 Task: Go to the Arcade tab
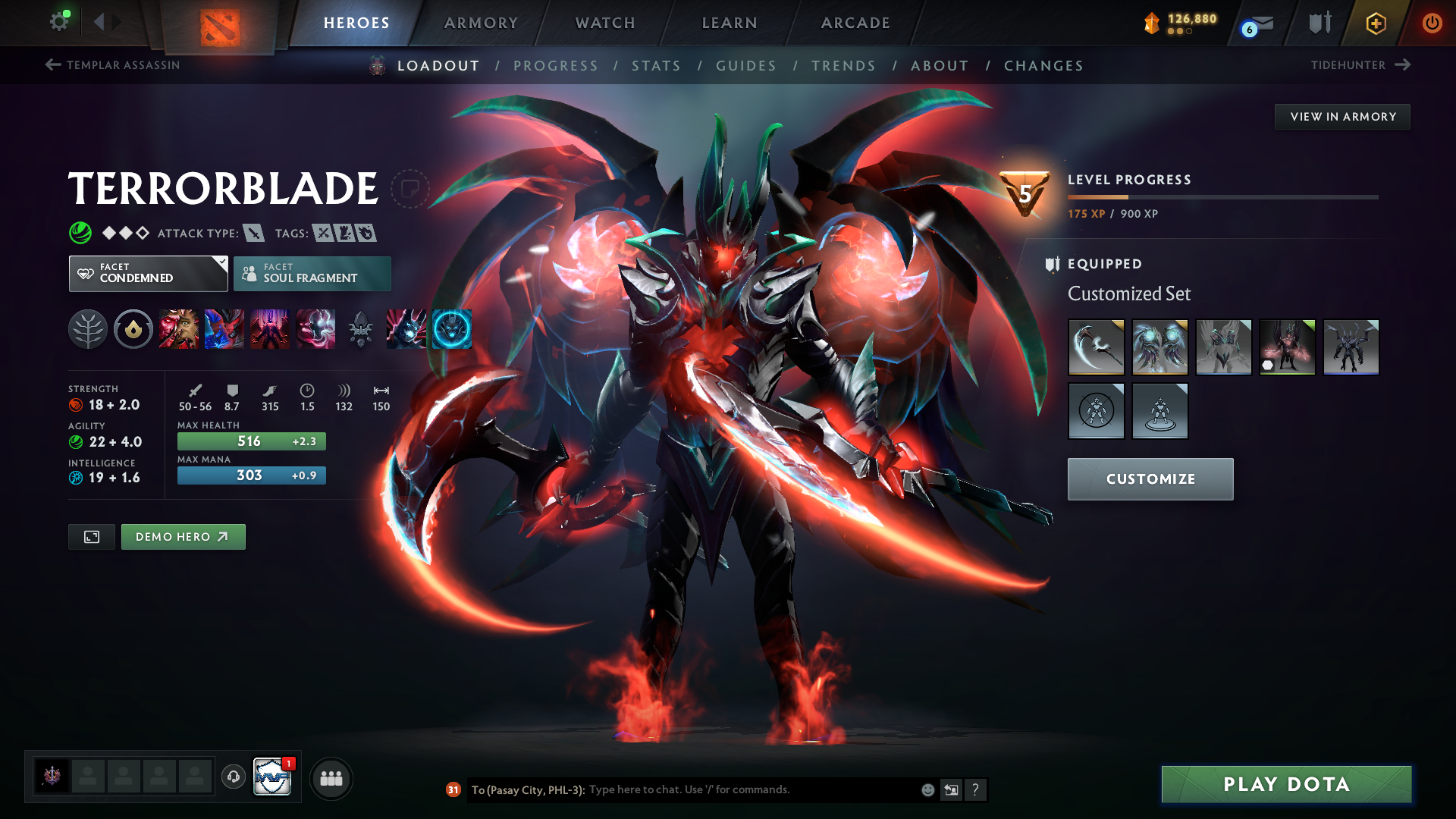[x=855, y=23]
